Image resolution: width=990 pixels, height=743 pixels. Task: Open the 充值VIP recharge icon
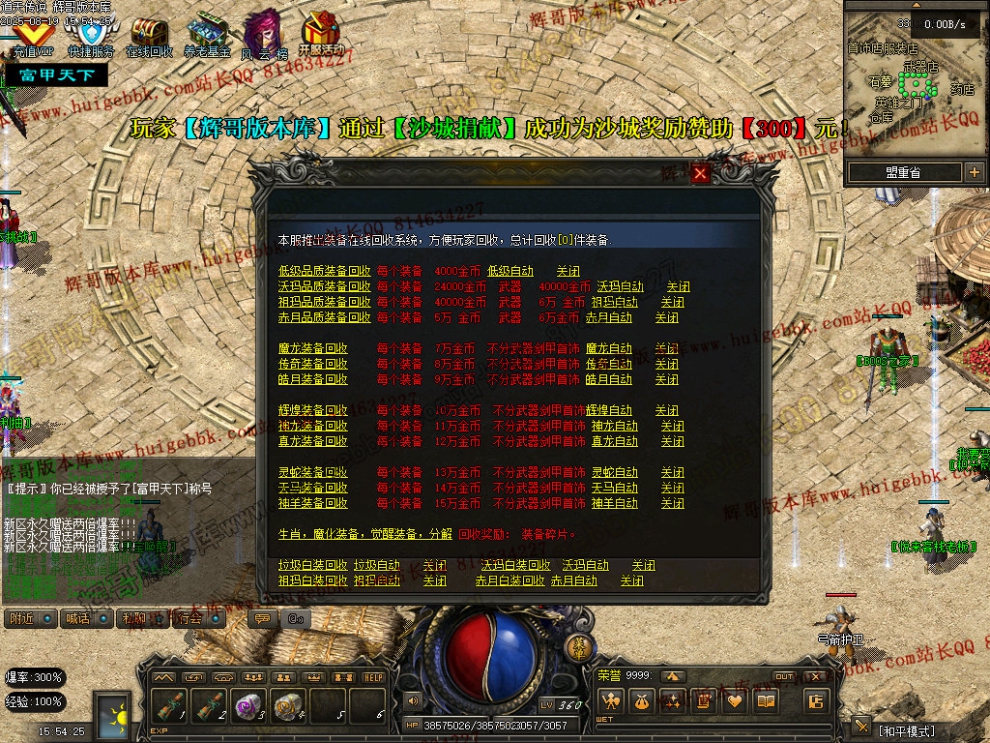(x=32, y=36)
